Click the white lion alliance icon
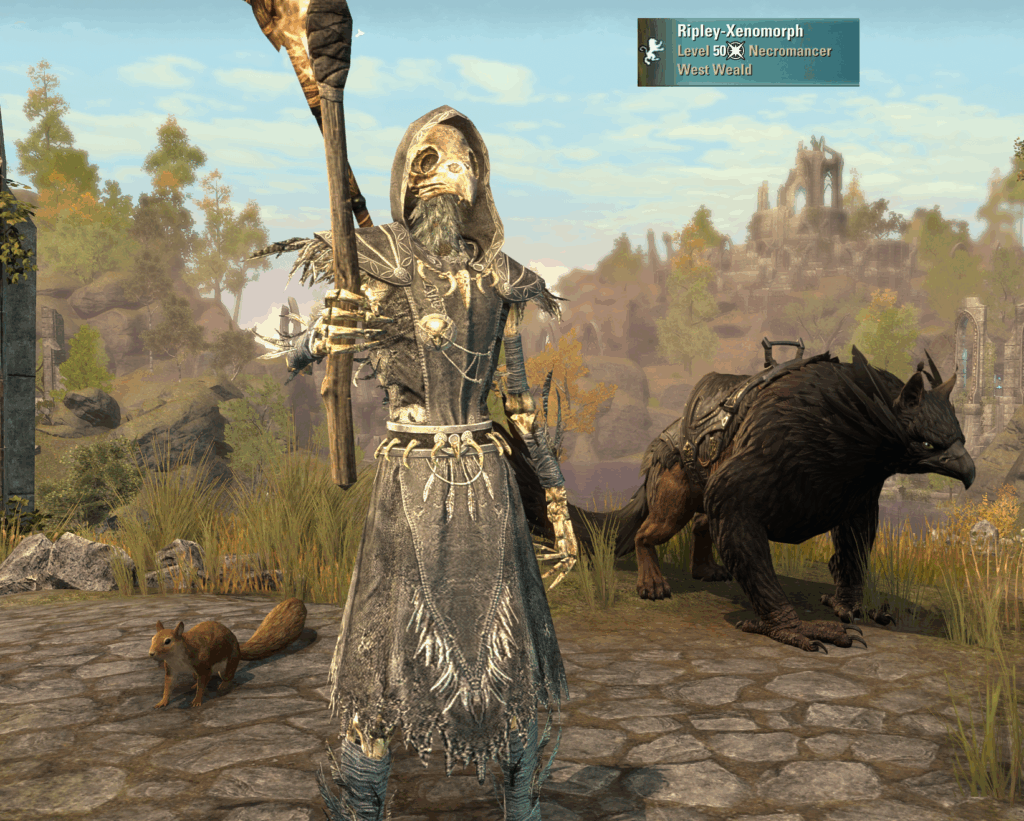The image size is (1024, 821). 653,51
